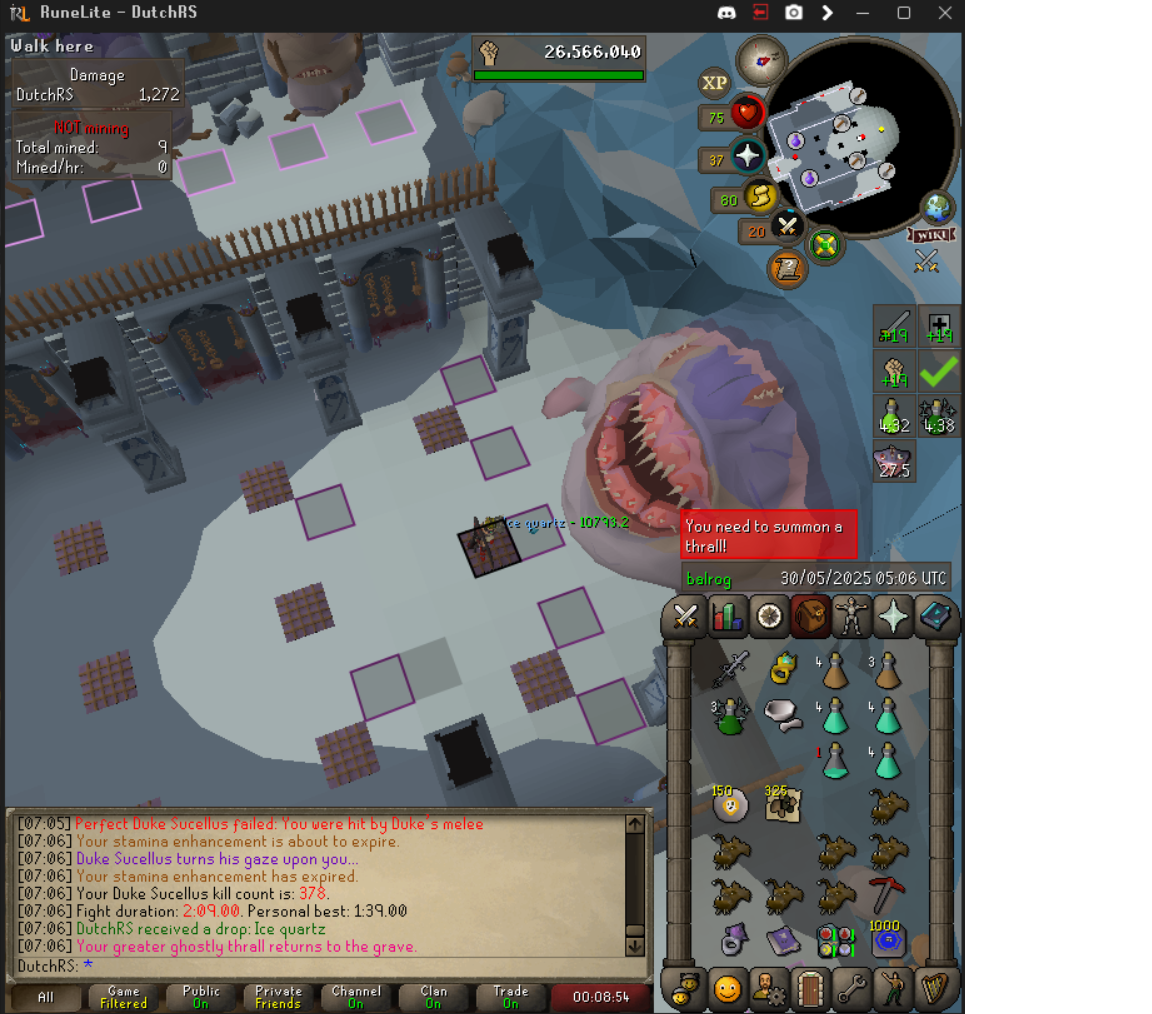Toggle the XP drops orb
Screen dimensions: 1152x1014
(x=714, y=84)
